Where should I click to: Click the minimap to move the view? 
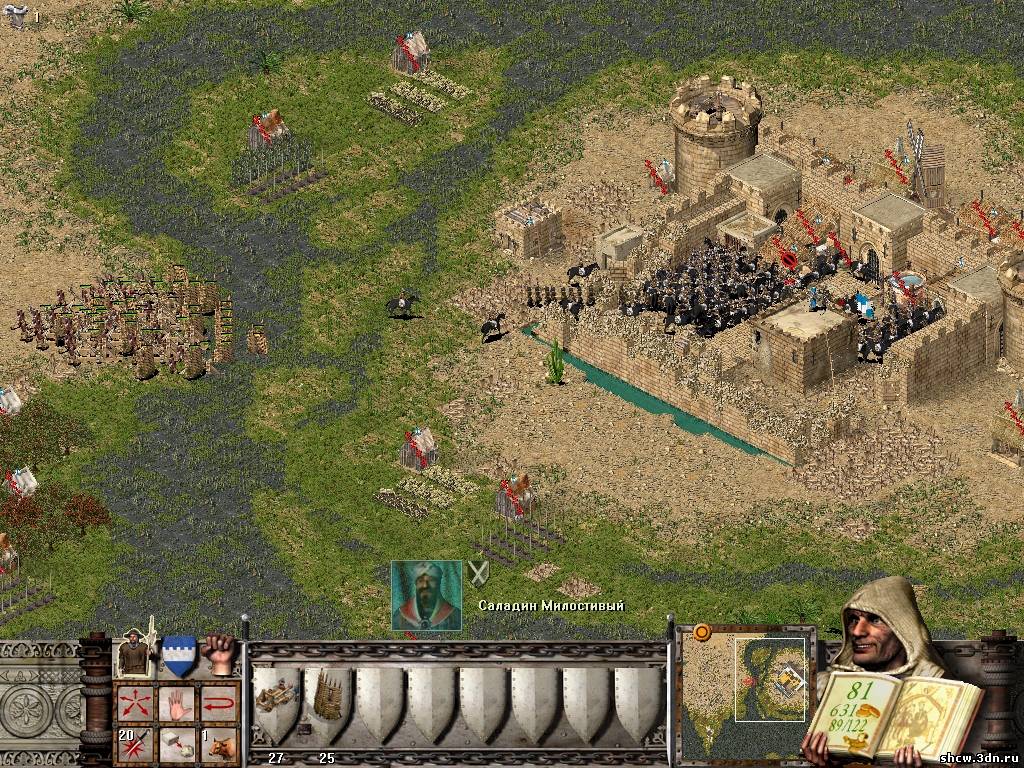click(745, 690)
